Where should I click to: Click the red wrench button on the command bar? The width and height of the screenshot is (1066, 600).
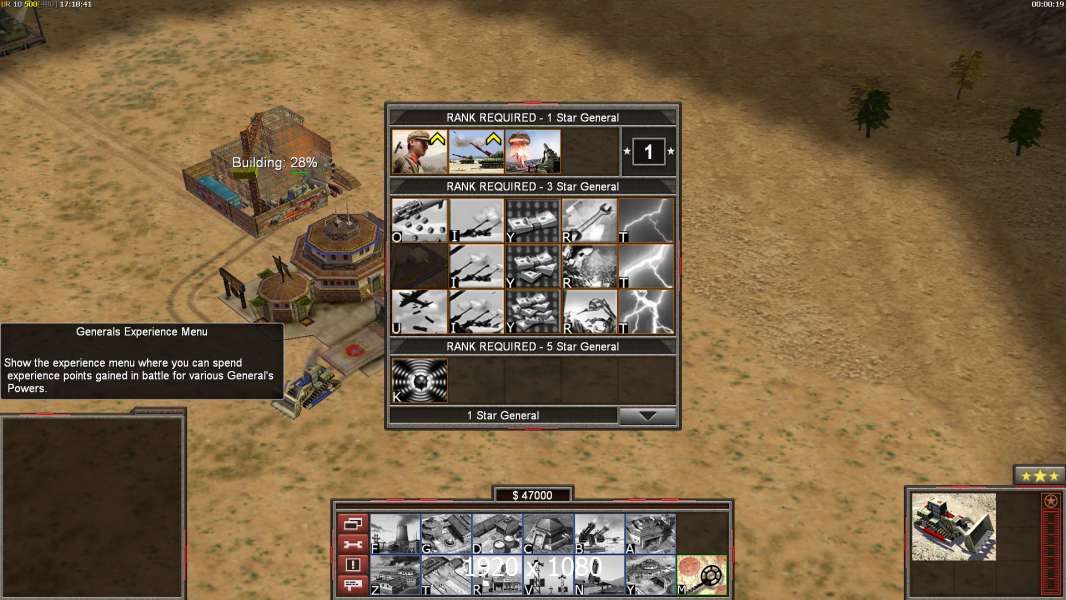point(352,545)
